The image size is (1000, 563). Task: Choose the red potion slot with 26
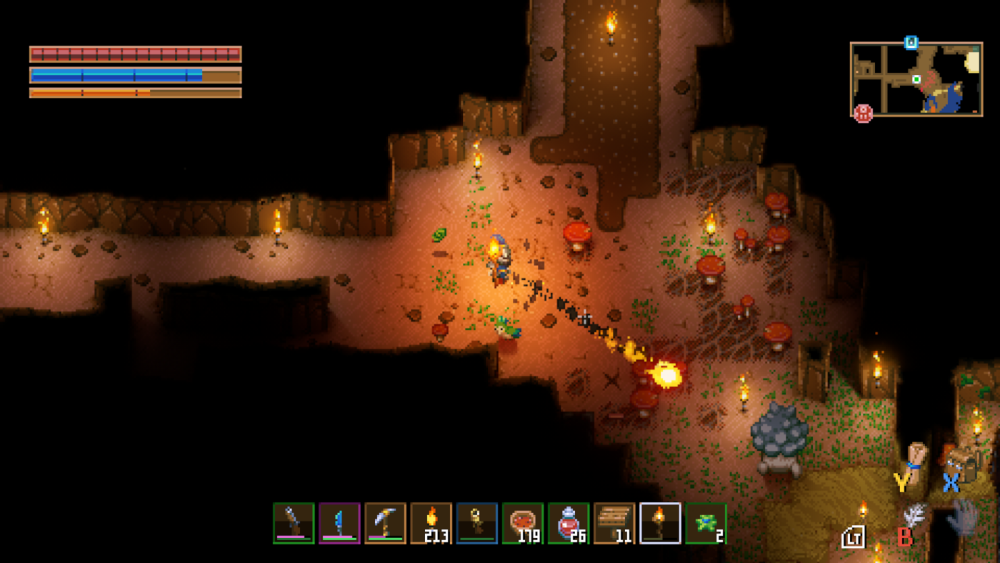click(569, 523)
